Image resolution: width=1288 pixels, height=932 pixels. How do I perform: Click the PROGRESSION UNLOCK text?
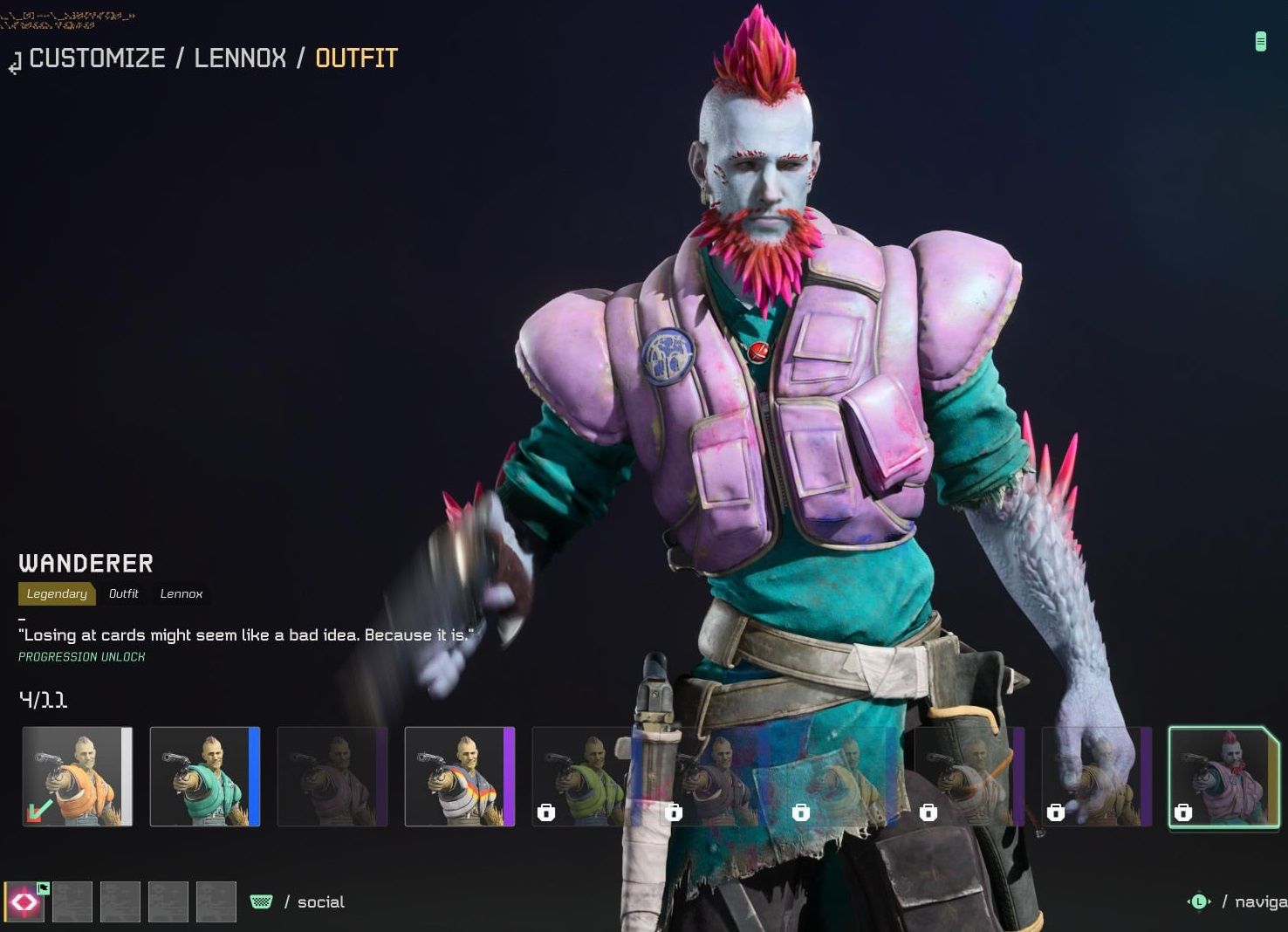(x=81, y=656)
